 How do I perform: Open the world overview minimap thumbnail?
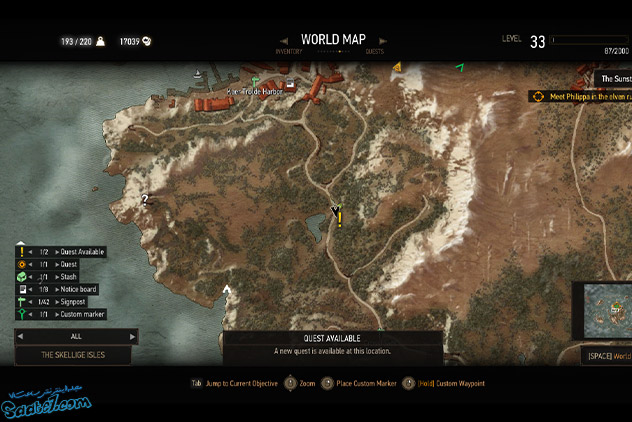pos(602,312)
